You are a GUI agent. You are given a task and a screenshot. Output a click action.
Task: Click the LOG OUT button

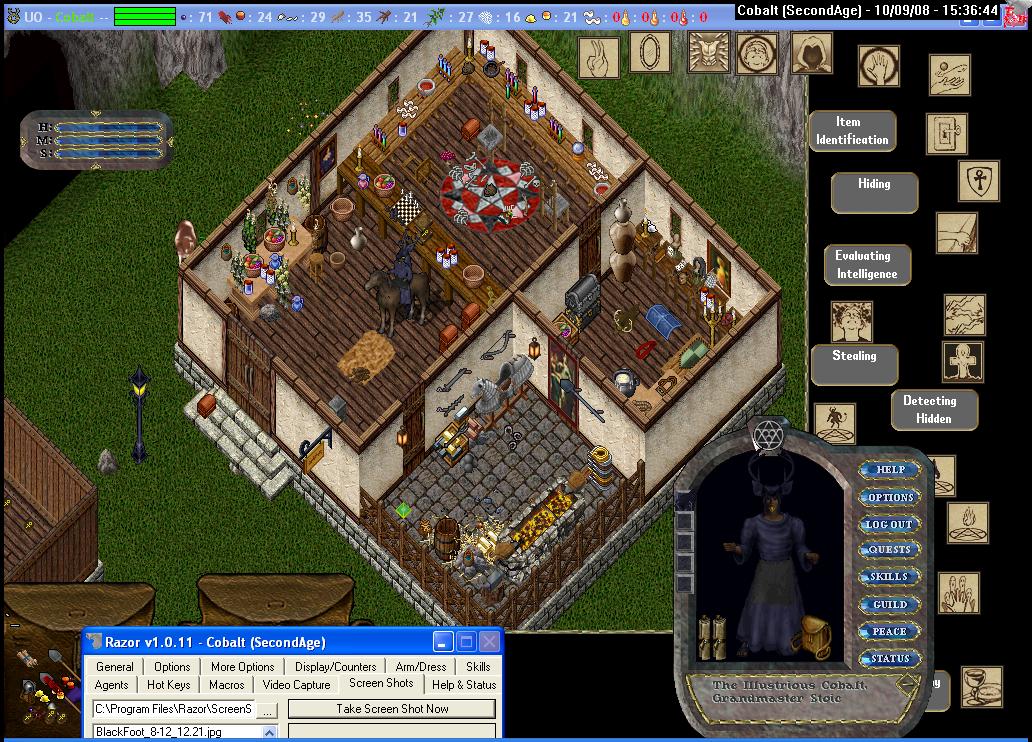pos(889,524)
